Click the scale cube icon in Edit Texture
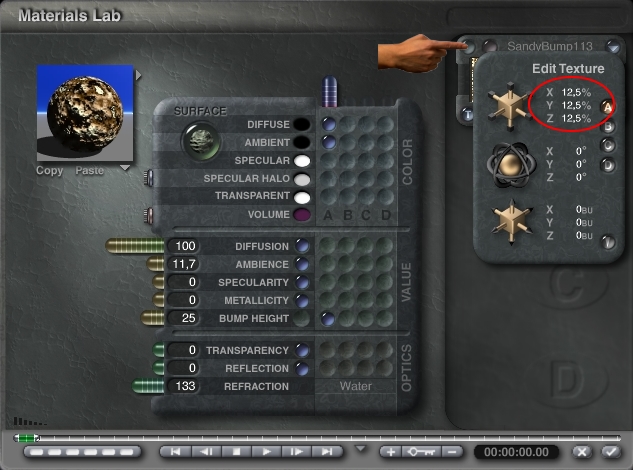This screenshot has width=633, height=470. pyautogui.click(x=508, y=105)
